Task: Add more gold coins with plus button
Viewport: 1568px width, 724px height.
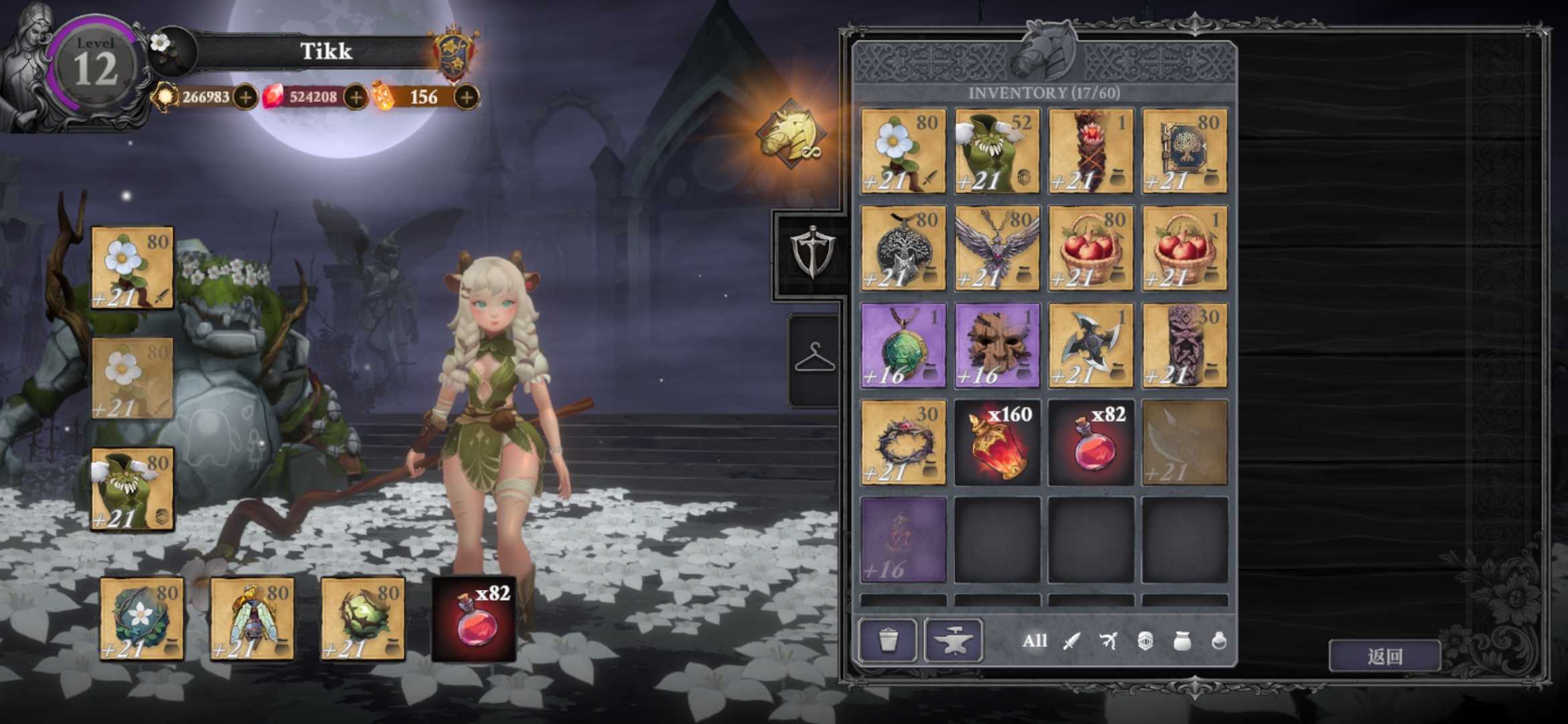Action: [x=246, y=98]
